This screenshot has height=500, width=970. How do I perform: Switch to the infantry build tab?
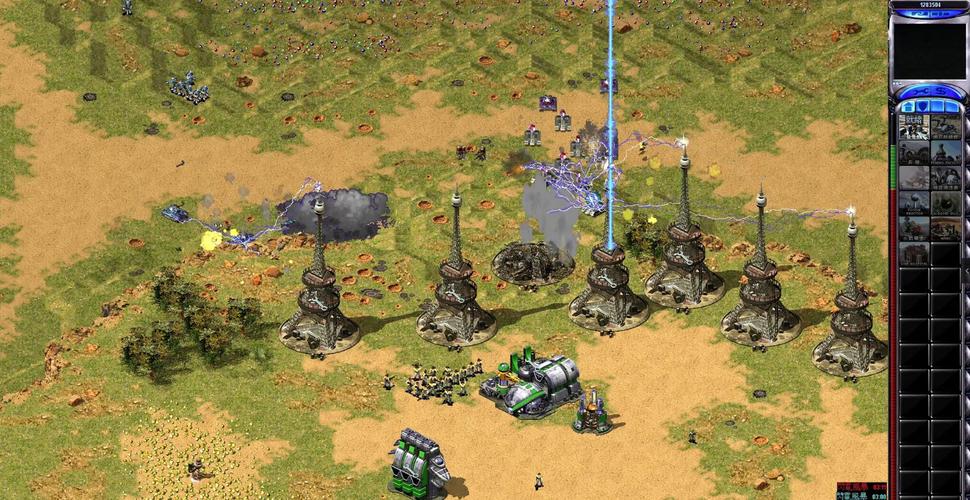pyautogui.click(x=938, y=106)
